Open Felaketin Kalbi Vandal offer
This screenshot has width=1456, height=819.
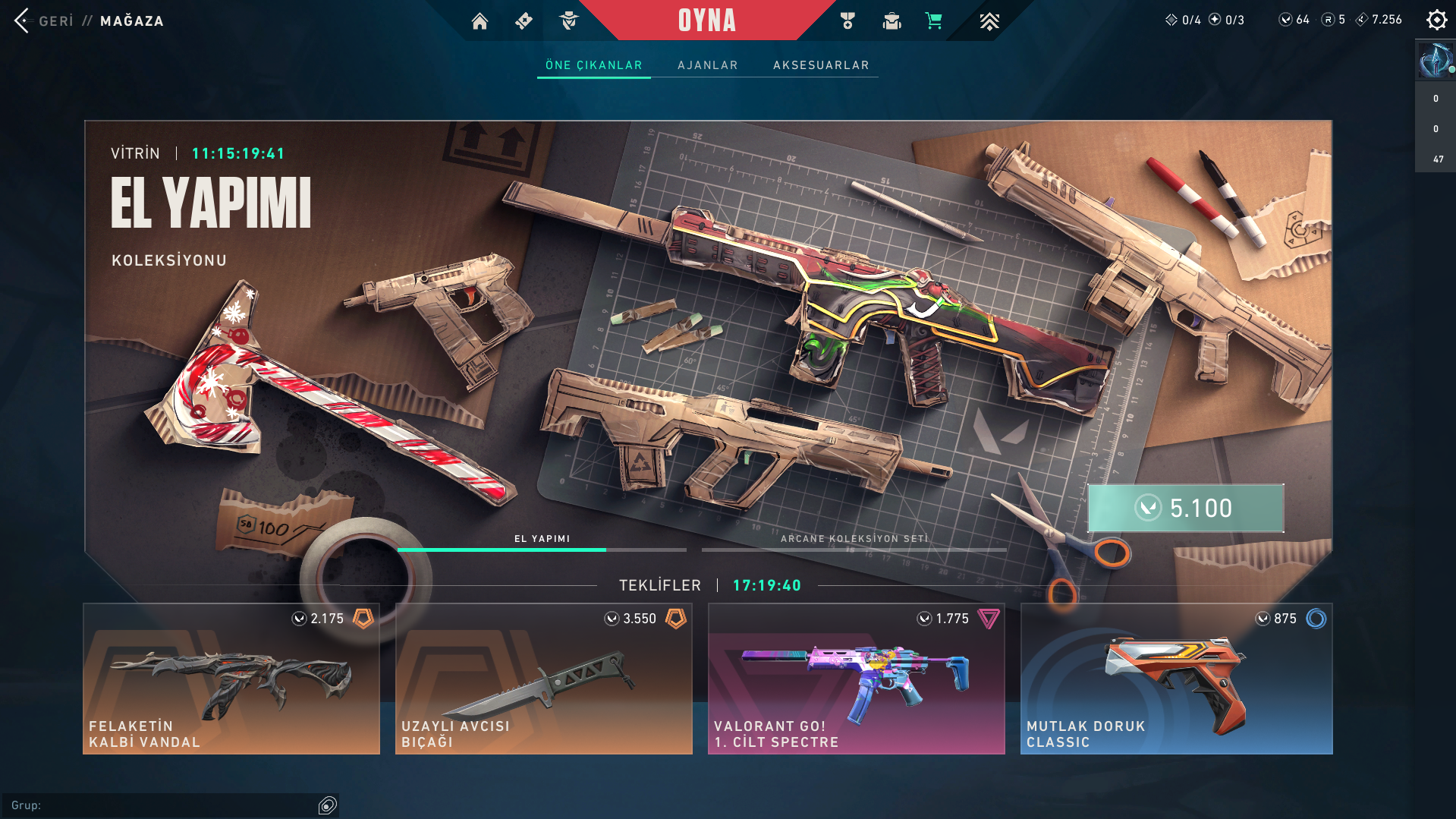coord(231,679)
